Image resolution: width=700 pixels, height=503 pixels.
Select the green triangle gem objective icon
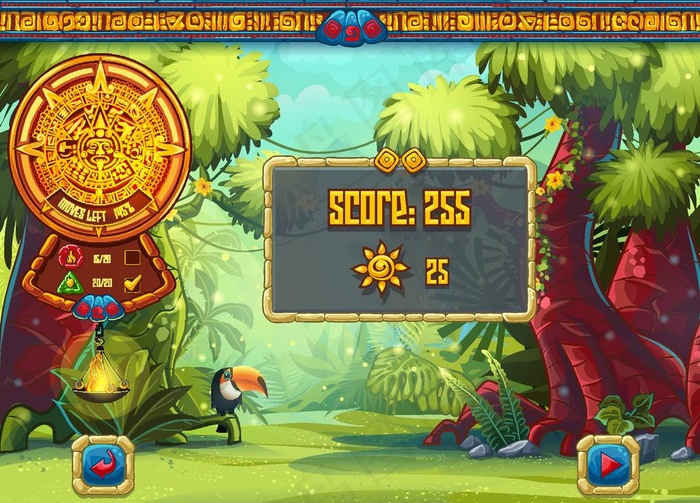pos(69,283)
